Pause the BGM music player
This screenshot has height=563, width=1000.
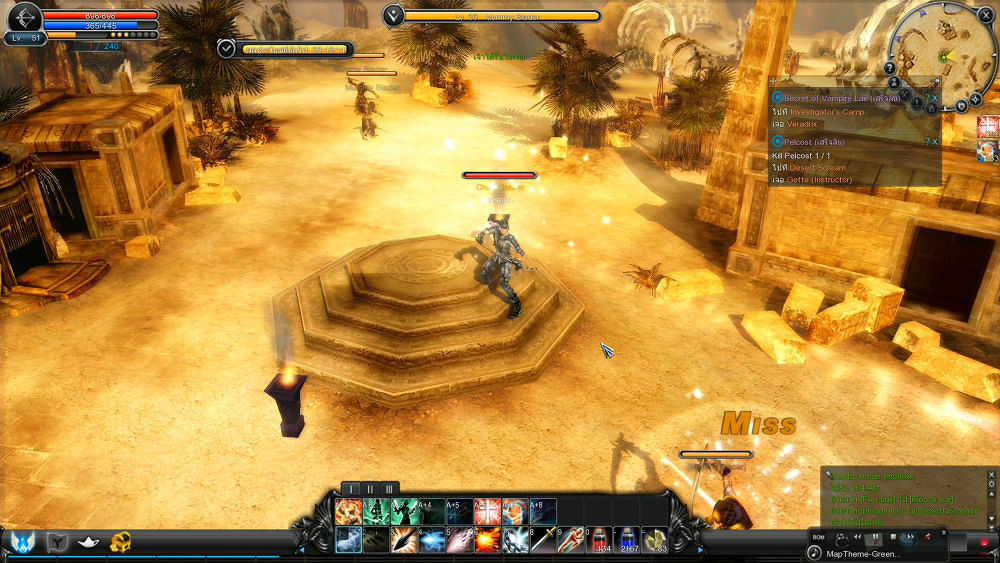(875, 538)
